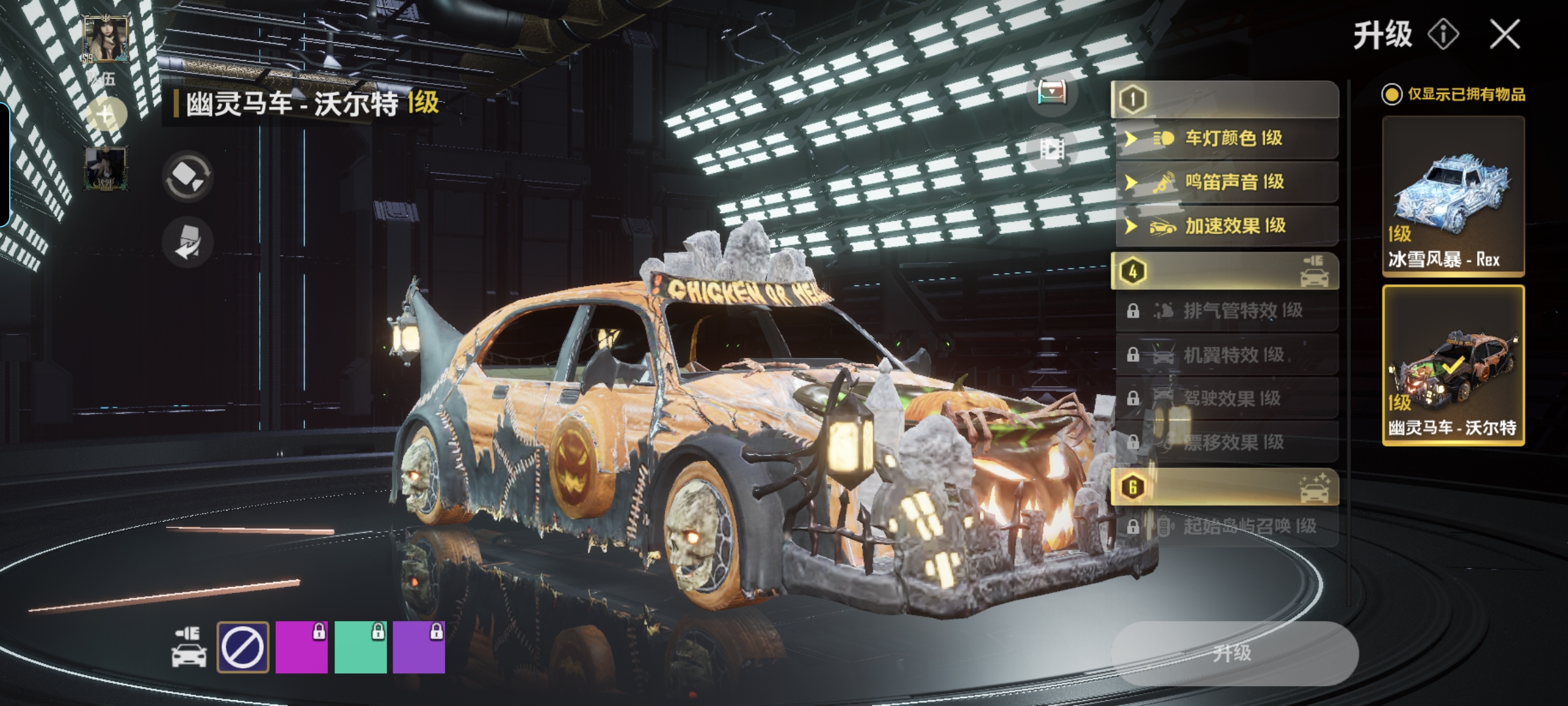Image resolution: width=1568 pixels, height=706 pixels.
Task: Add a teammate with the plus button
Action: 106,116
